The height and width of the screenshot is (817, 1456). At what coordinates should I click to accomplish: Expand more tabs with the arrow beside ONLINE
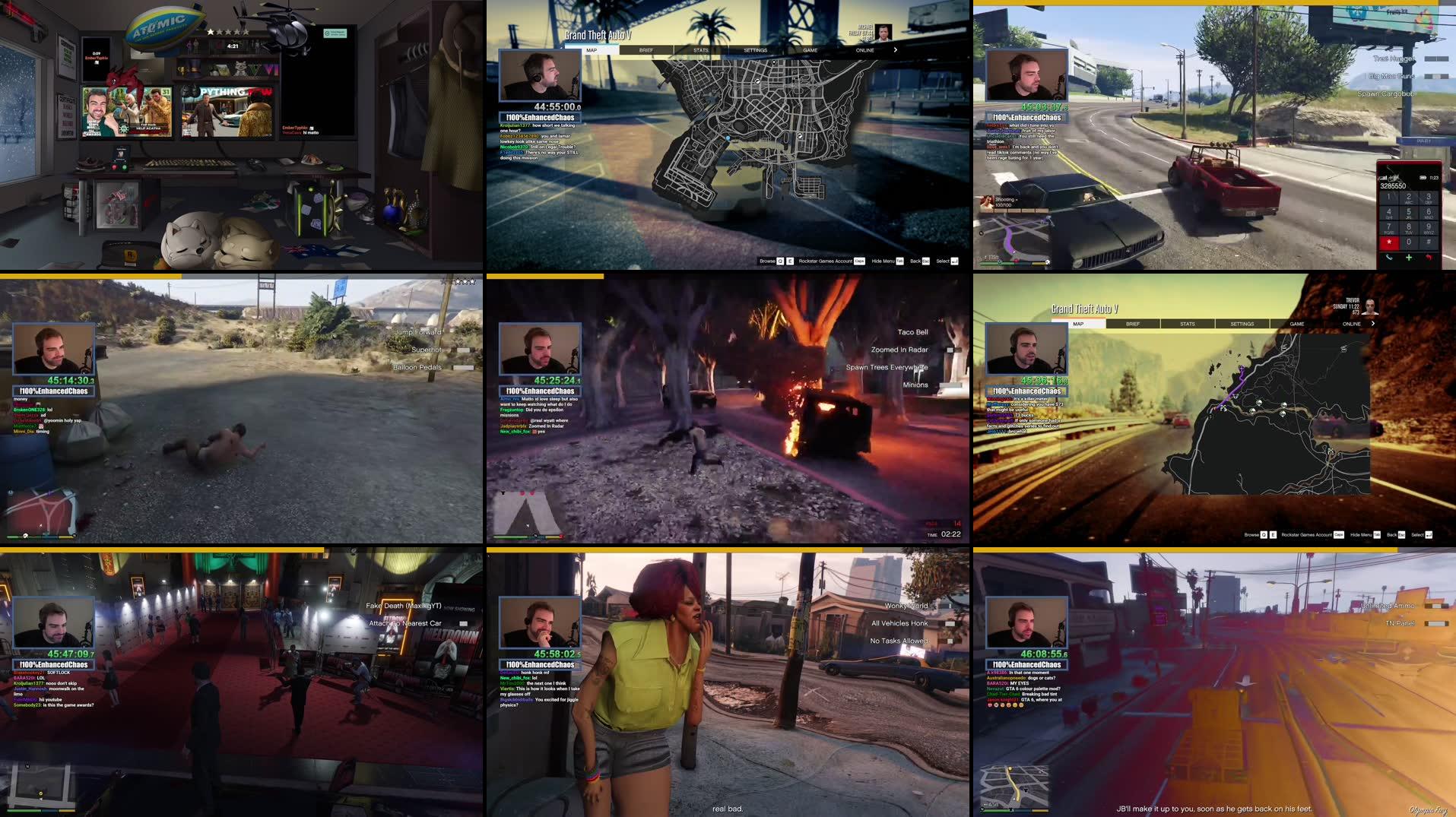(895, 49)
